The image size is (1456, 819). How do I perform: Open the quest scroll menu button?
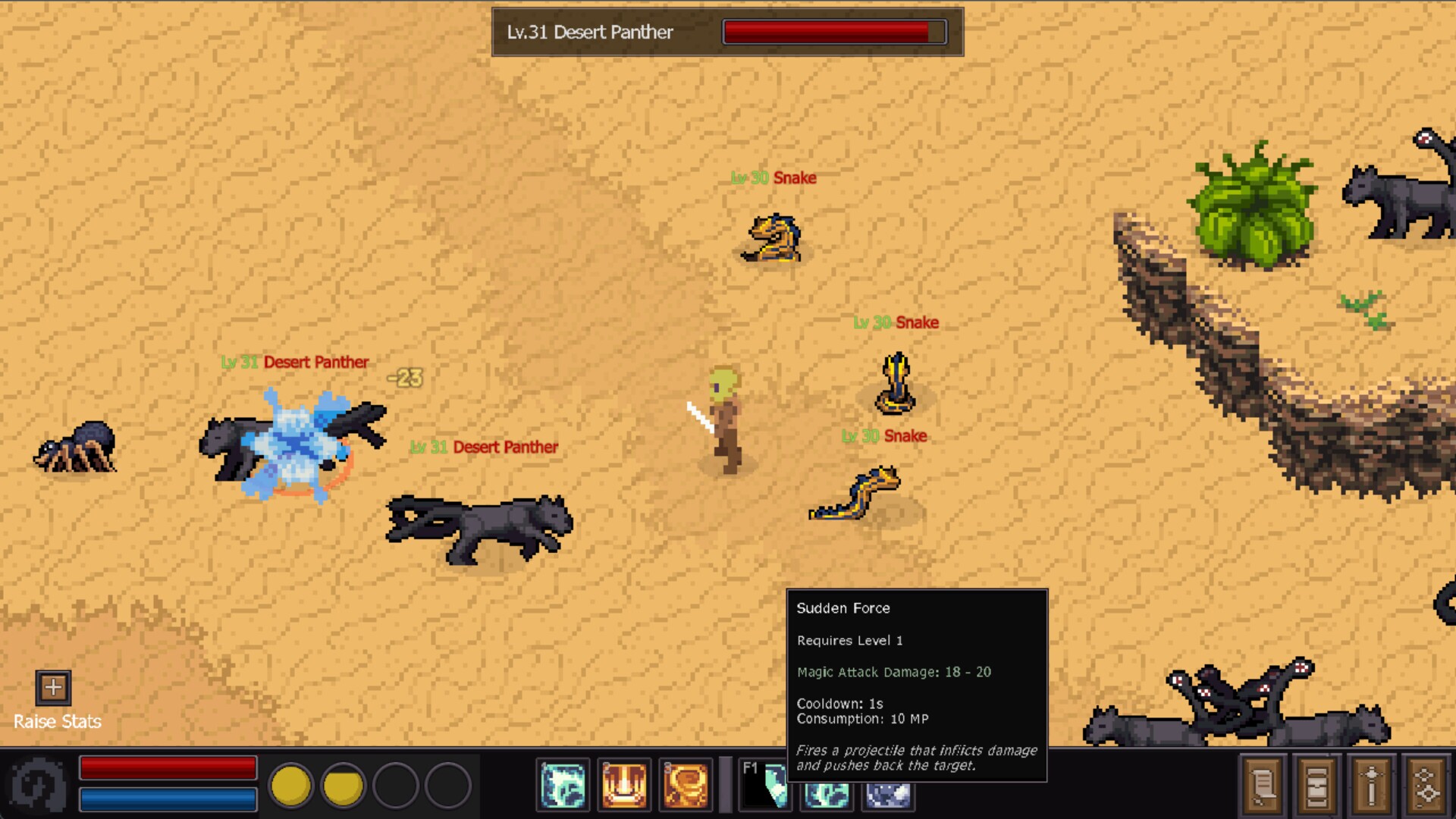(x=1263, y=785)
